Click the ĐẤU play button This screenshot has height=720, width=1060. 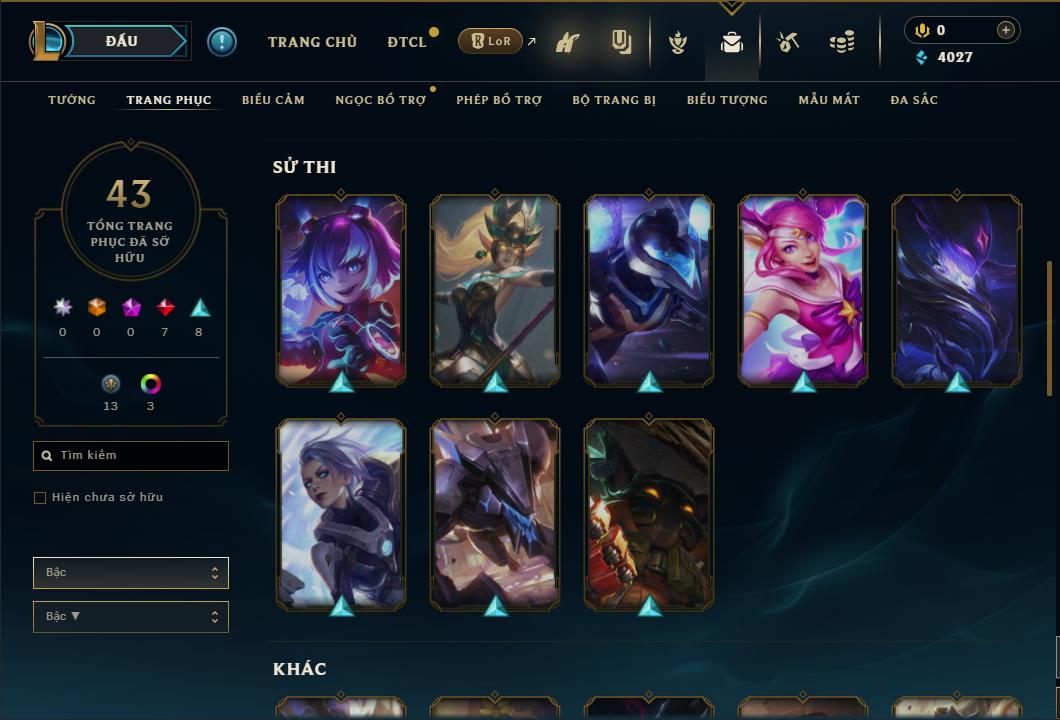pos(121,41)
